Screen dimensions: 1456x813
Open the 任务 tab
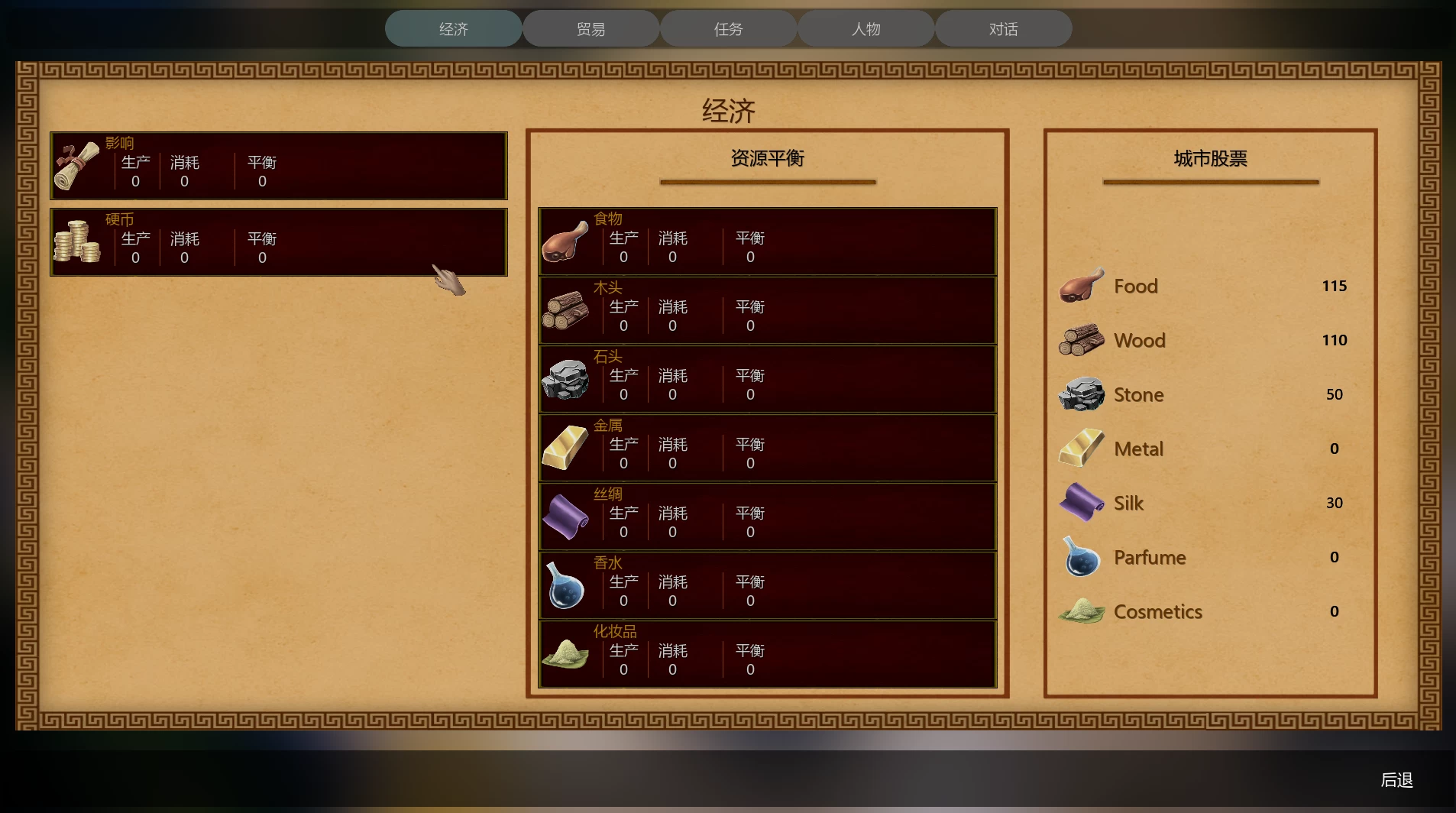pyautogui.click(x=727, y=28)
